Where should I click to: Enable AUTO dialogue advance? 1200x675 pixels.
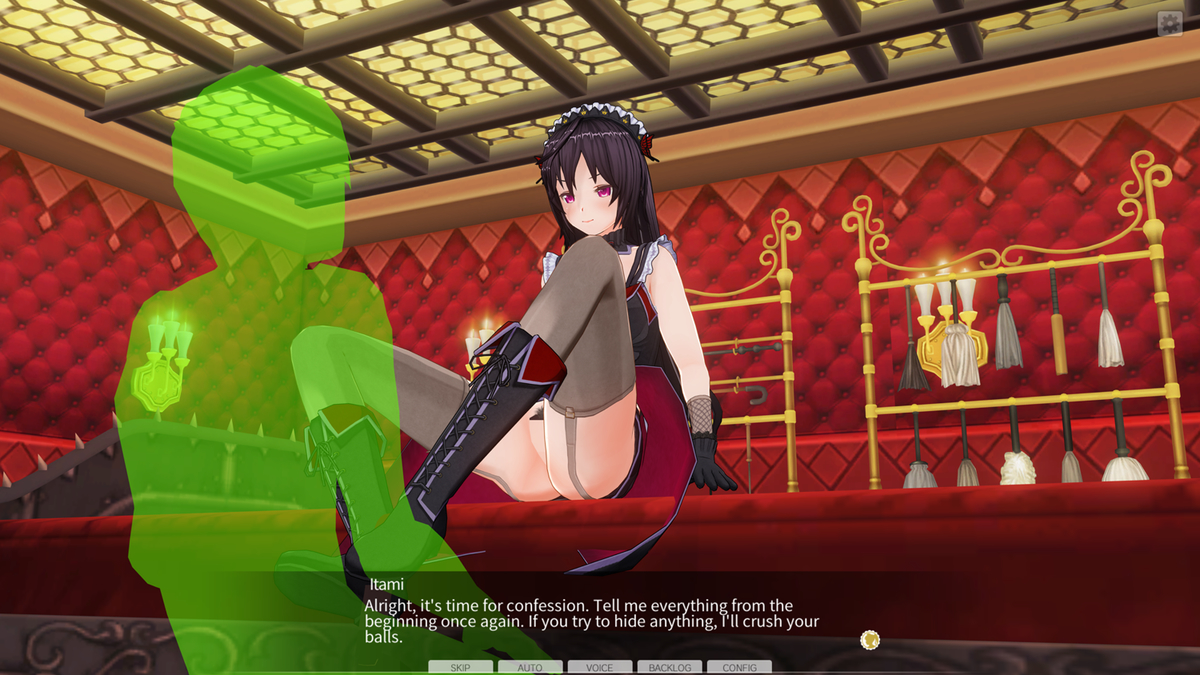[x=530, y=667]
